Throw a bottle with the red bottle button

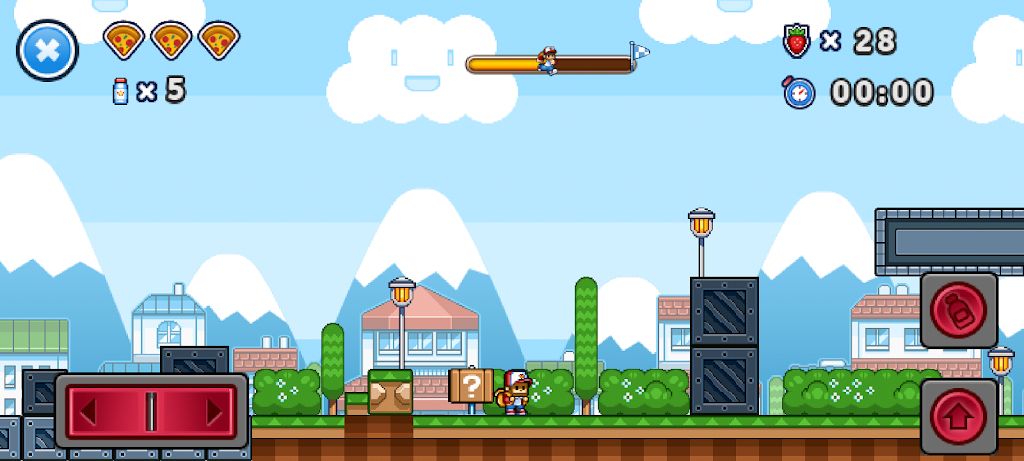pos(958,311)
